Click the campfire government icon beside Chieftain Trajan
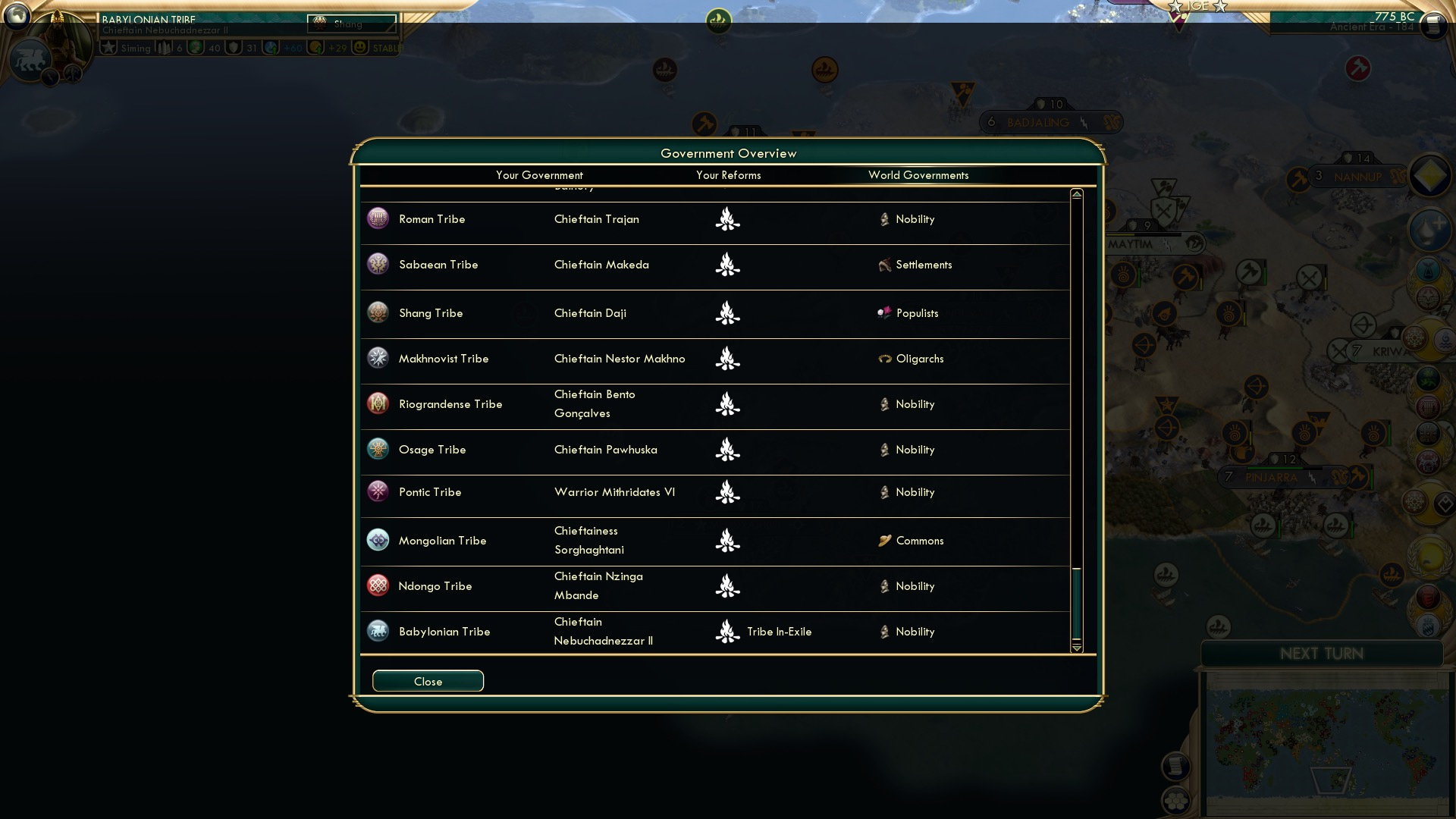 pos(727,219)
